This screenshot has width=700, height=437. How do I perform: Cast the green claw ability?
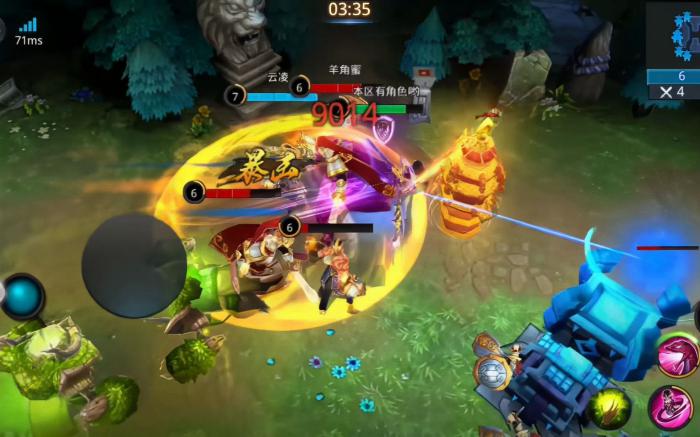[609, 408]
